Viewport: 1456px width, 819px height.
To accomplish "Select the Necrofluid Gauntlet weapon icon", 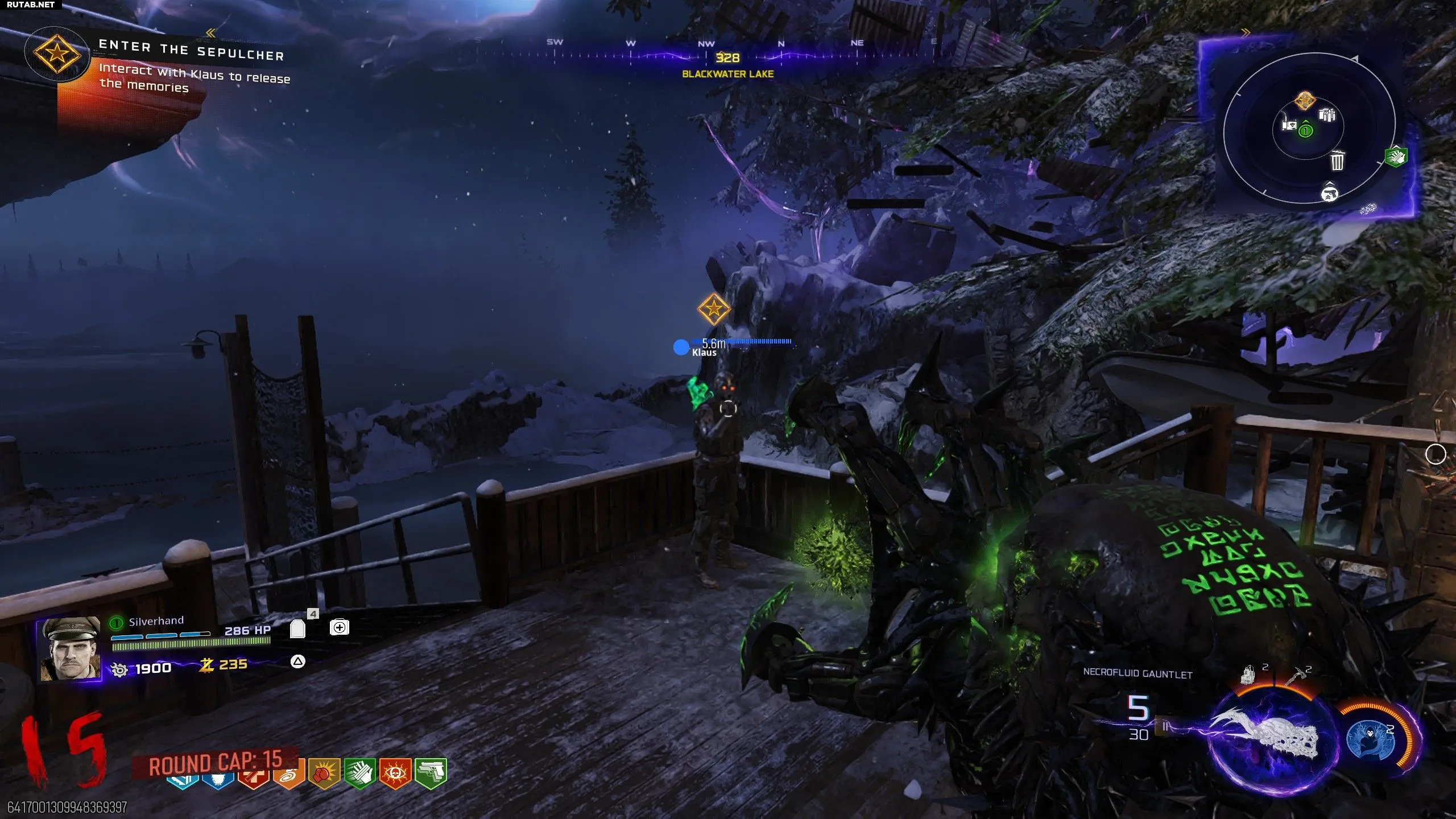I will (1269, 734).
